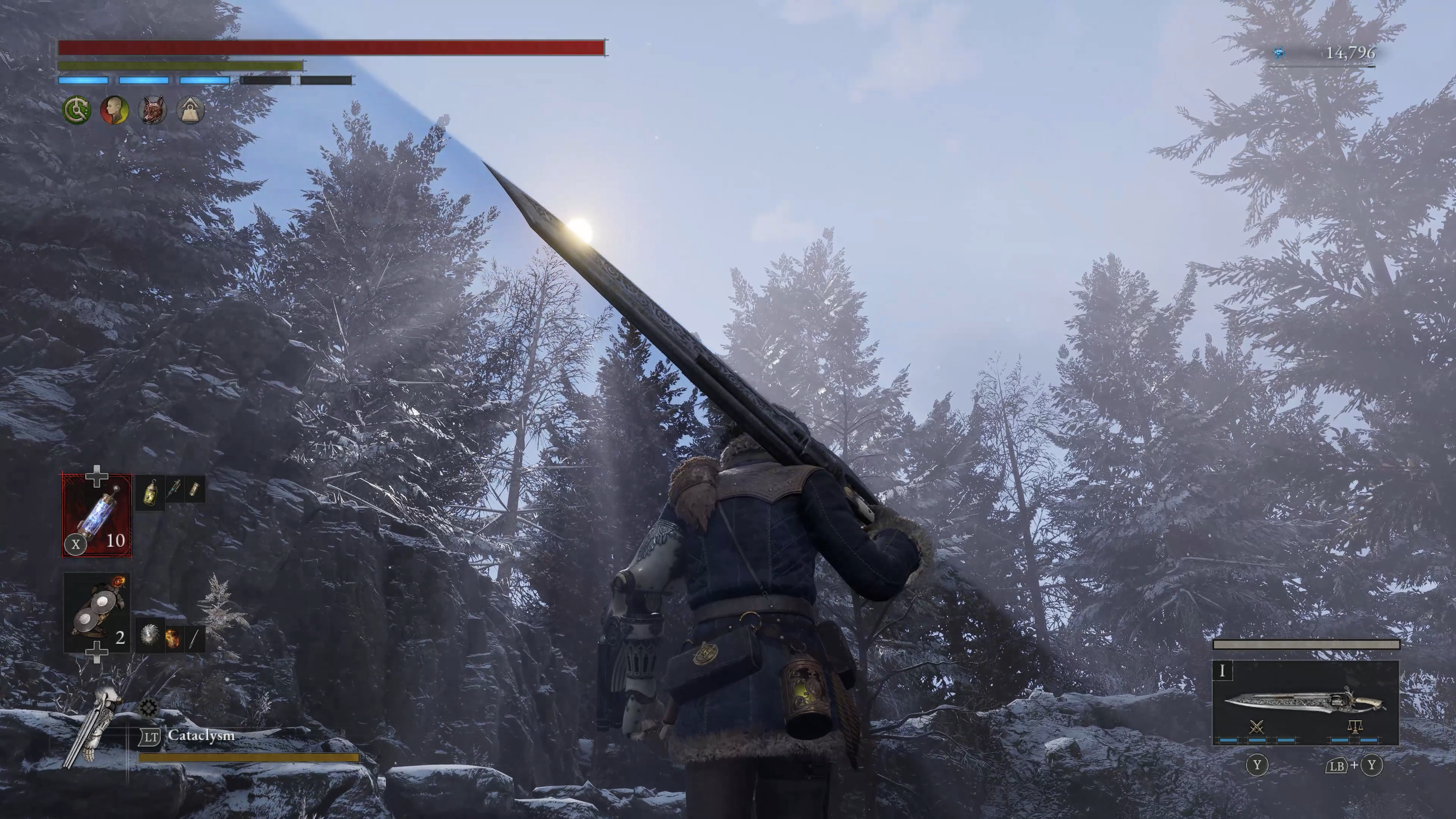Select the syringe item in the belt
The width and height of the screenshot is (1456, 819).
tap(174, 490)
